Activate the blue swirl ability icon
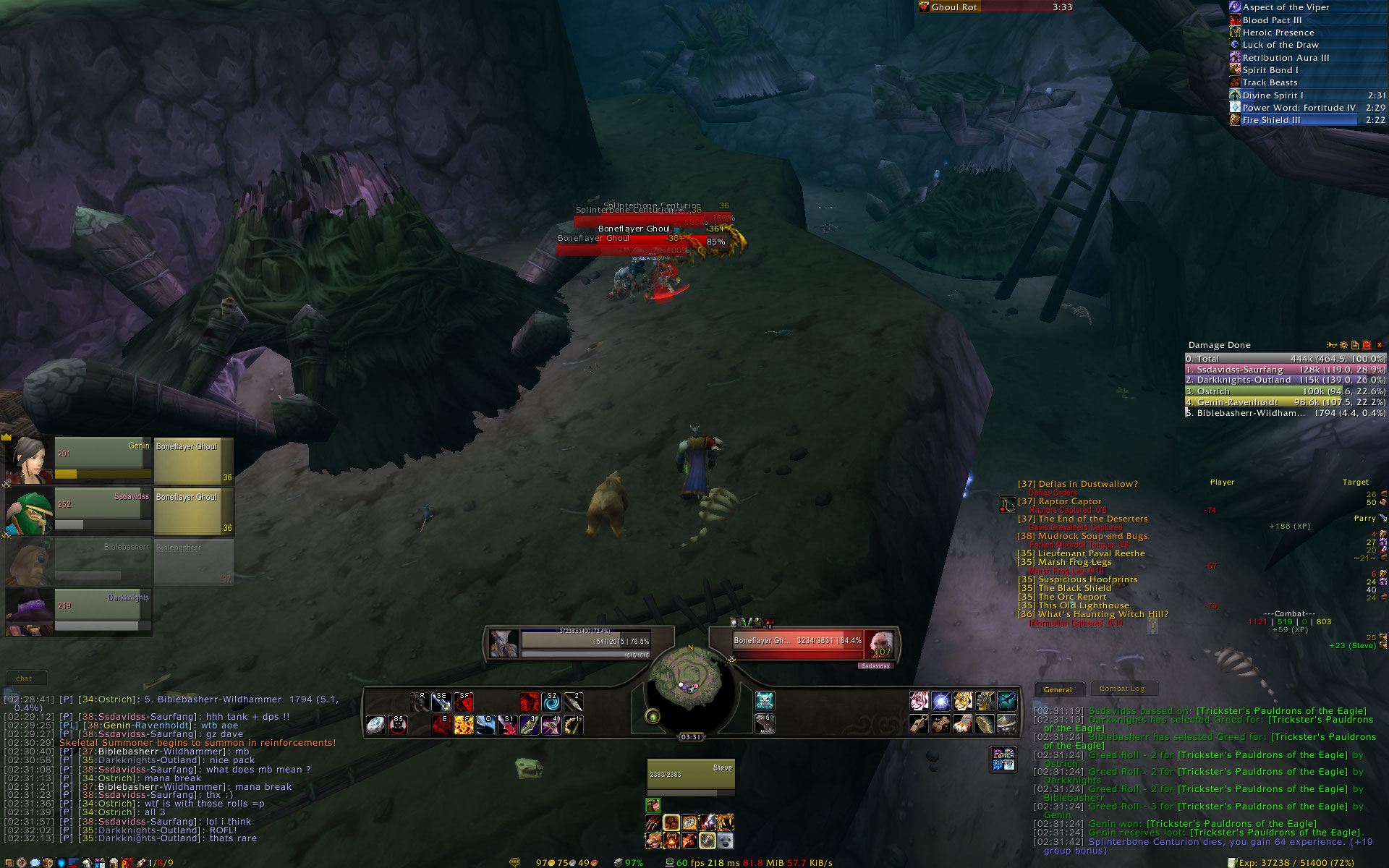The width and height of the screenshot is (1389, 868). click(551, 702)
